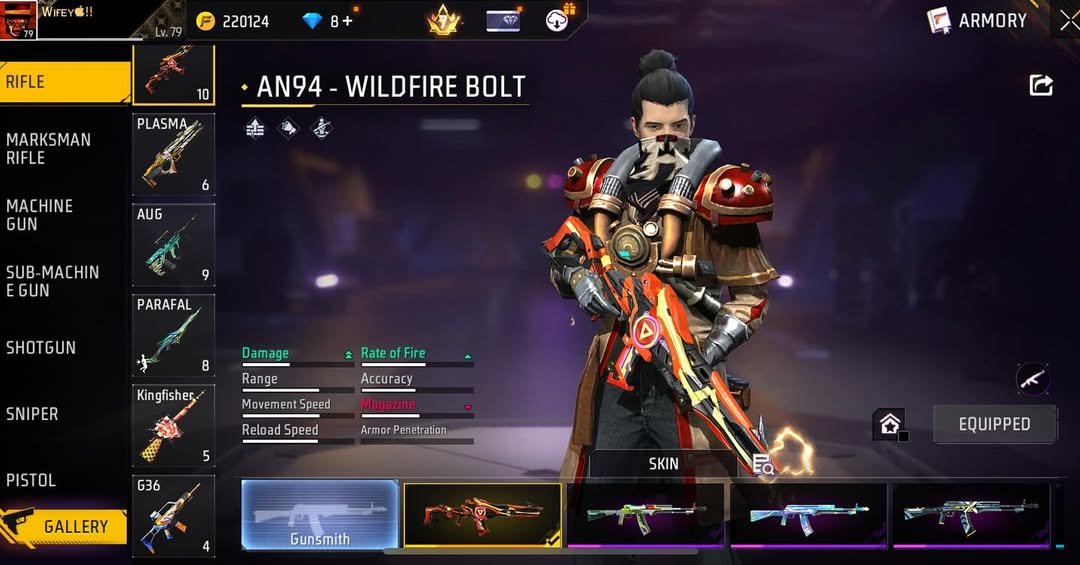This screenshot has width=1080, height=565.
Task: Show the Shotgun category
Action: (x=41, y=348)
